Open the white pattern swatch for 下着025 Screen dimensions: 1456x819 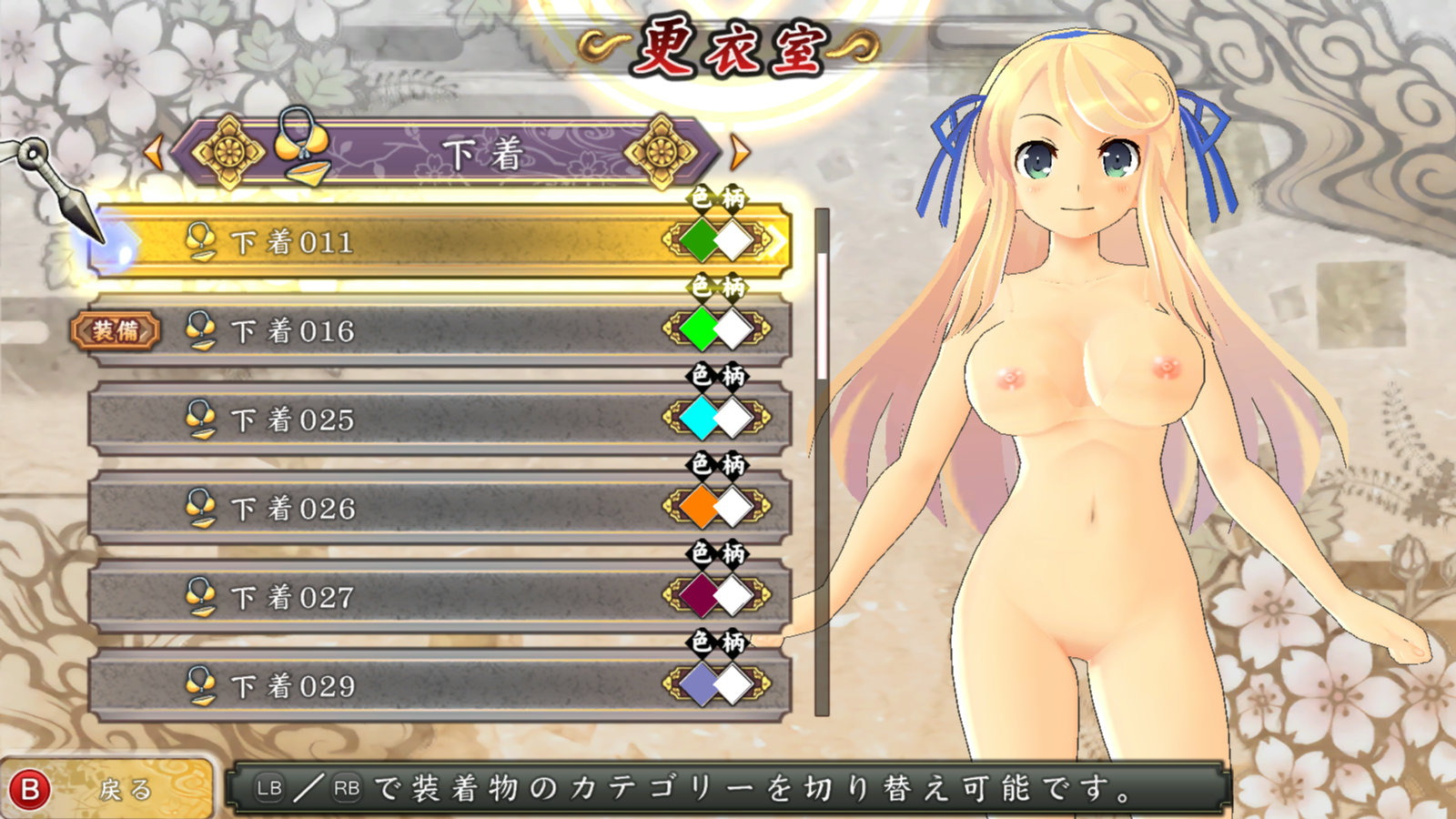pyautogui.click(x=733, y=419)
